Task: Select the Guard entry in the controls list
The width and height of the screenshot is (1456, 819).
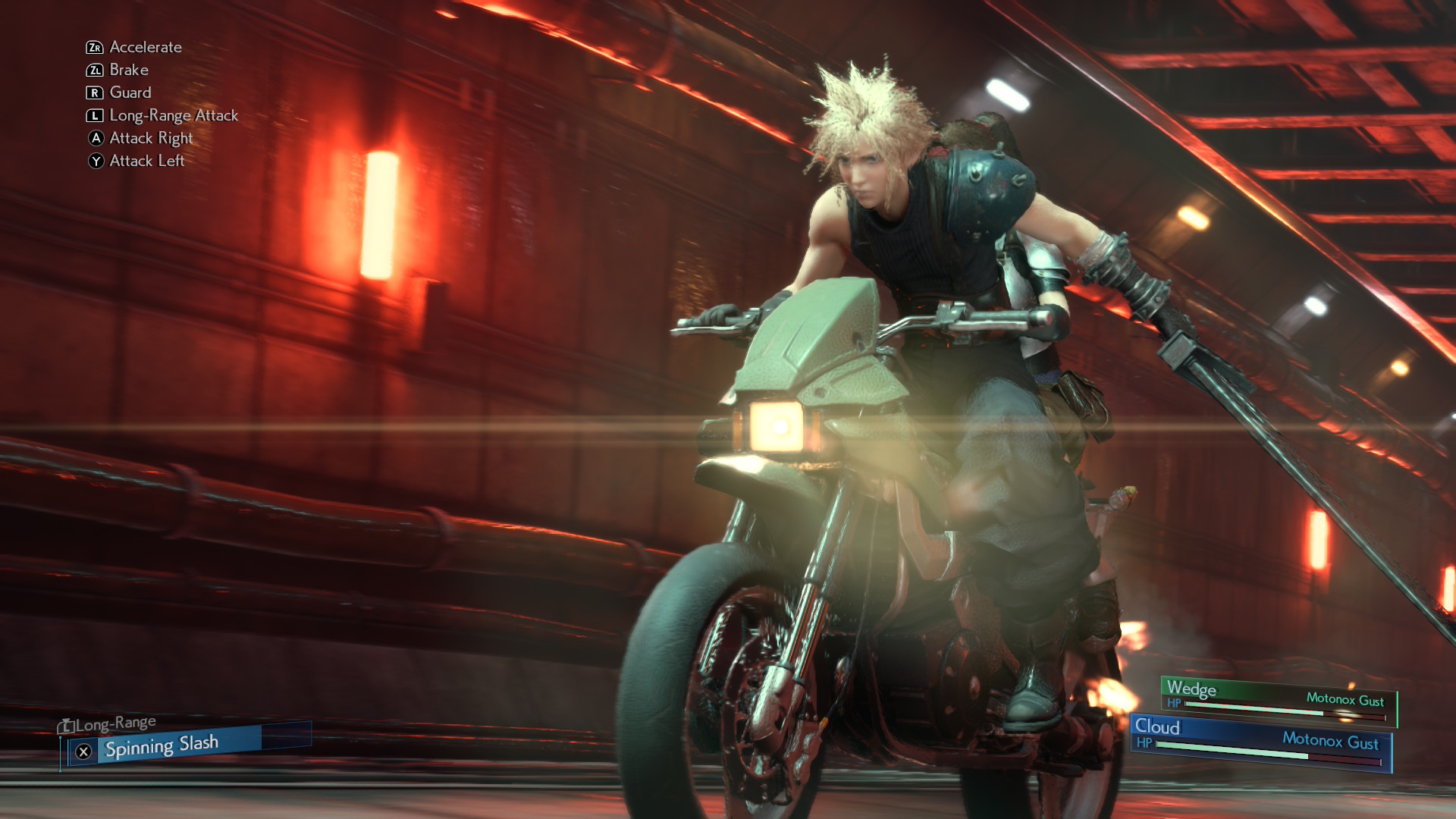Action: tap(130, 93)
